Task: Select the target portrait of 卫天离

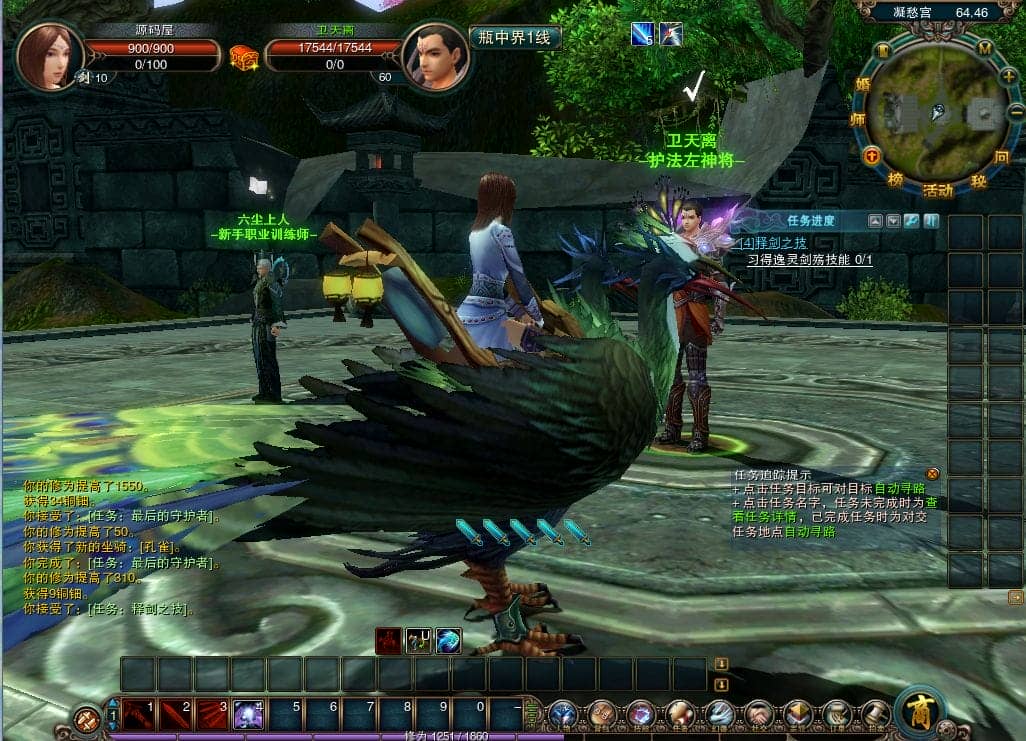Action: pos(435,57)
